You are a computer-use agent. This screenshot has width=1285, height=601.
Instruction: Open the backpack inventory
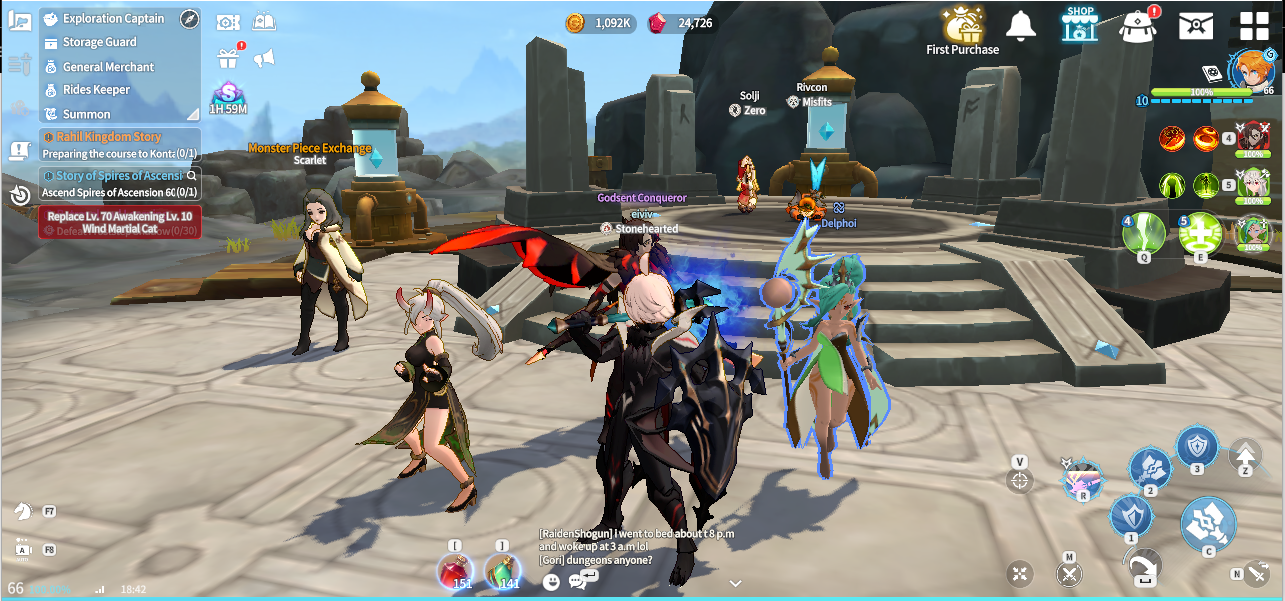click(1137, 27)
